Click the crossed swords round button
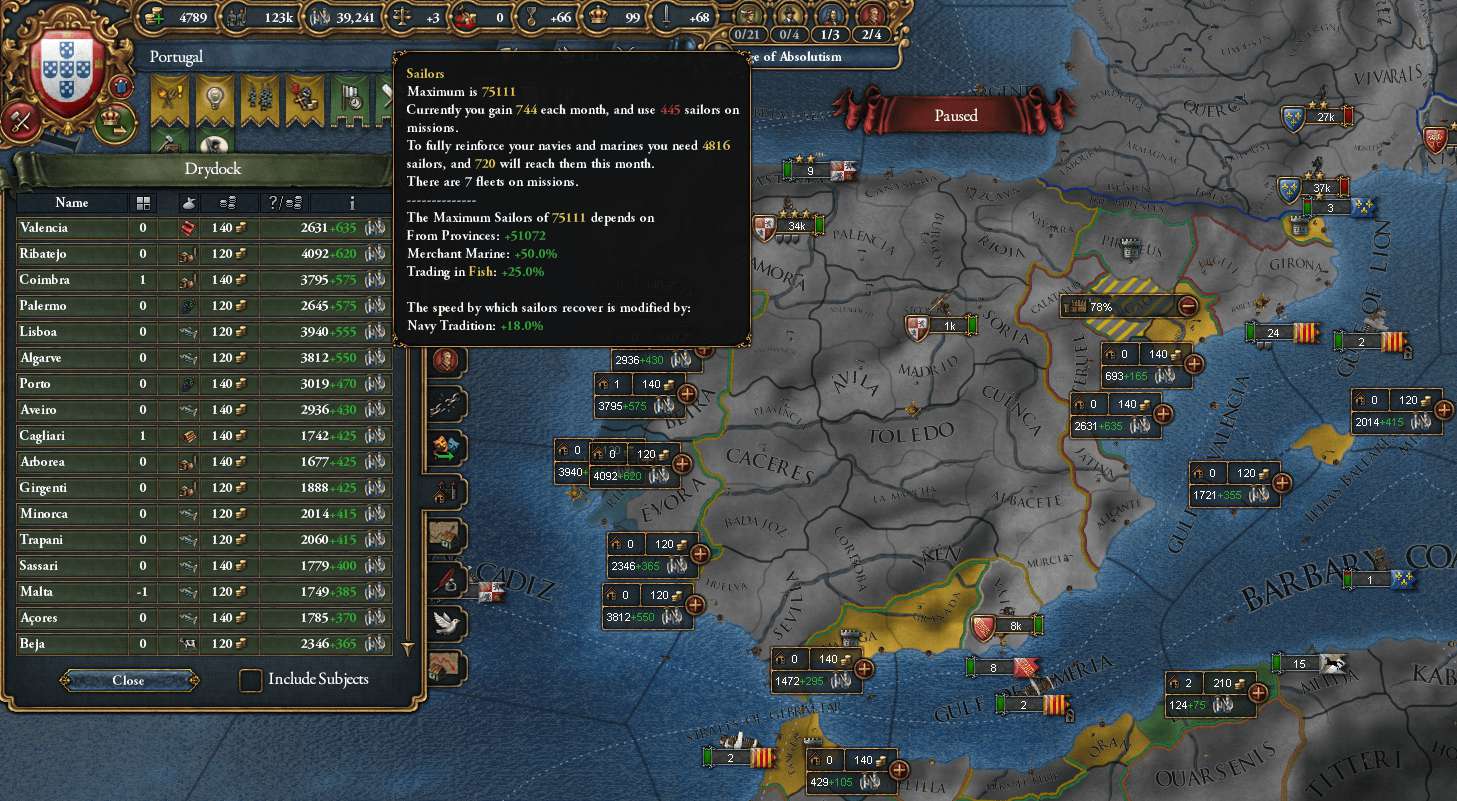 point(20,121)
